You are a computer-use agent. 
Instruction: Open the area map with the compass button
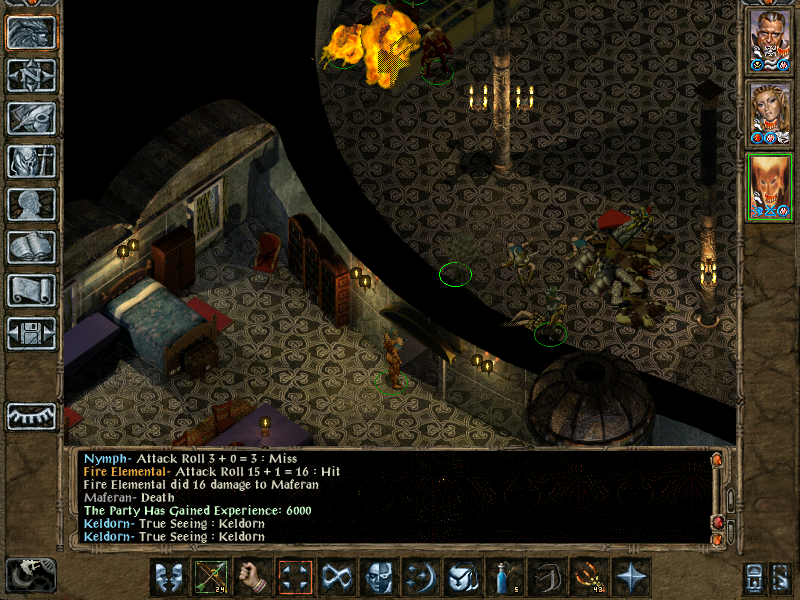[x=32, y=76]
